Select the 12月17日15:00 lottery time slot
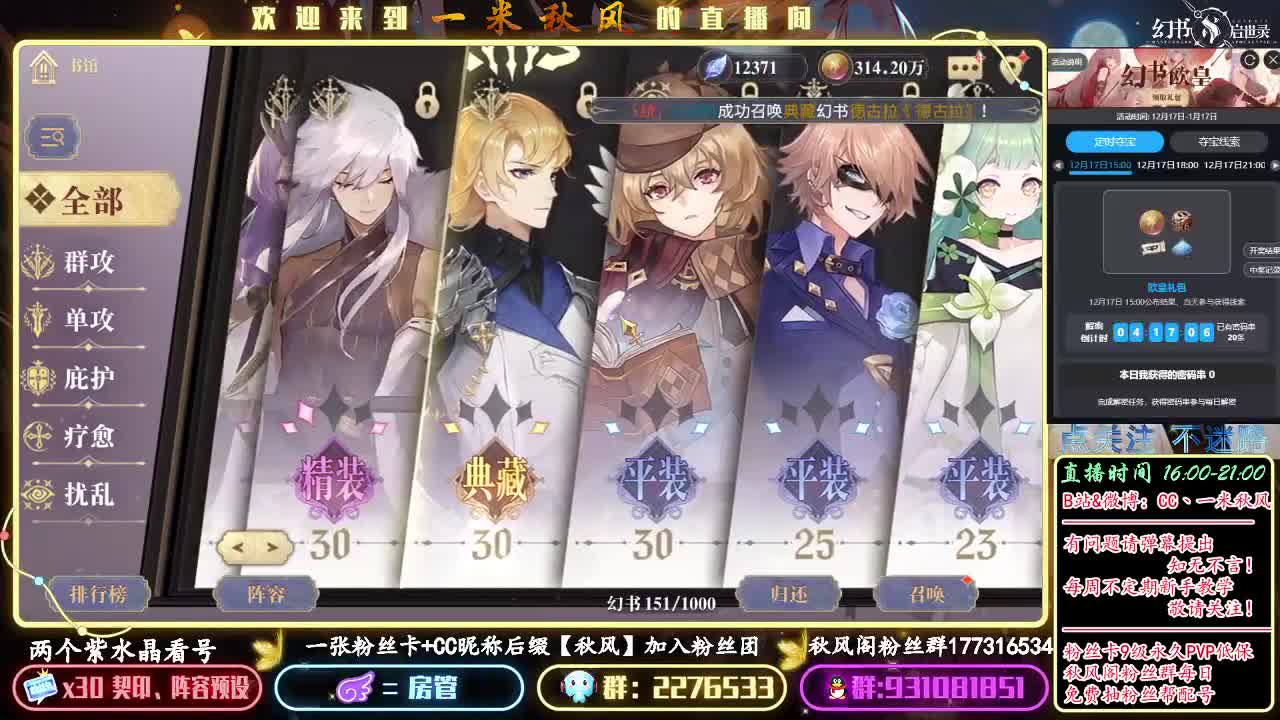1280x720 pixels. tap(1102, 166)
